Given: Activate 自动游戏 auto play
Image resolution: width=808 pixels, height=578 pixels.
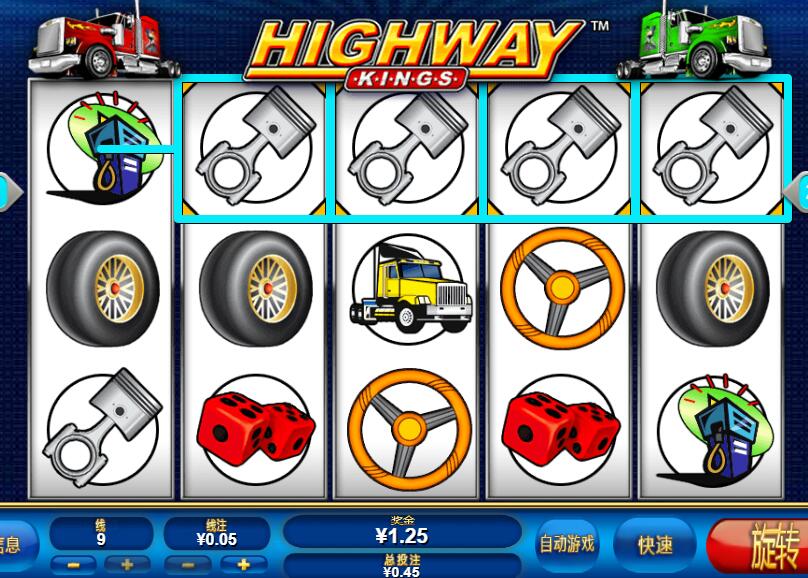Looking at the screenshot, I should 567,544.
